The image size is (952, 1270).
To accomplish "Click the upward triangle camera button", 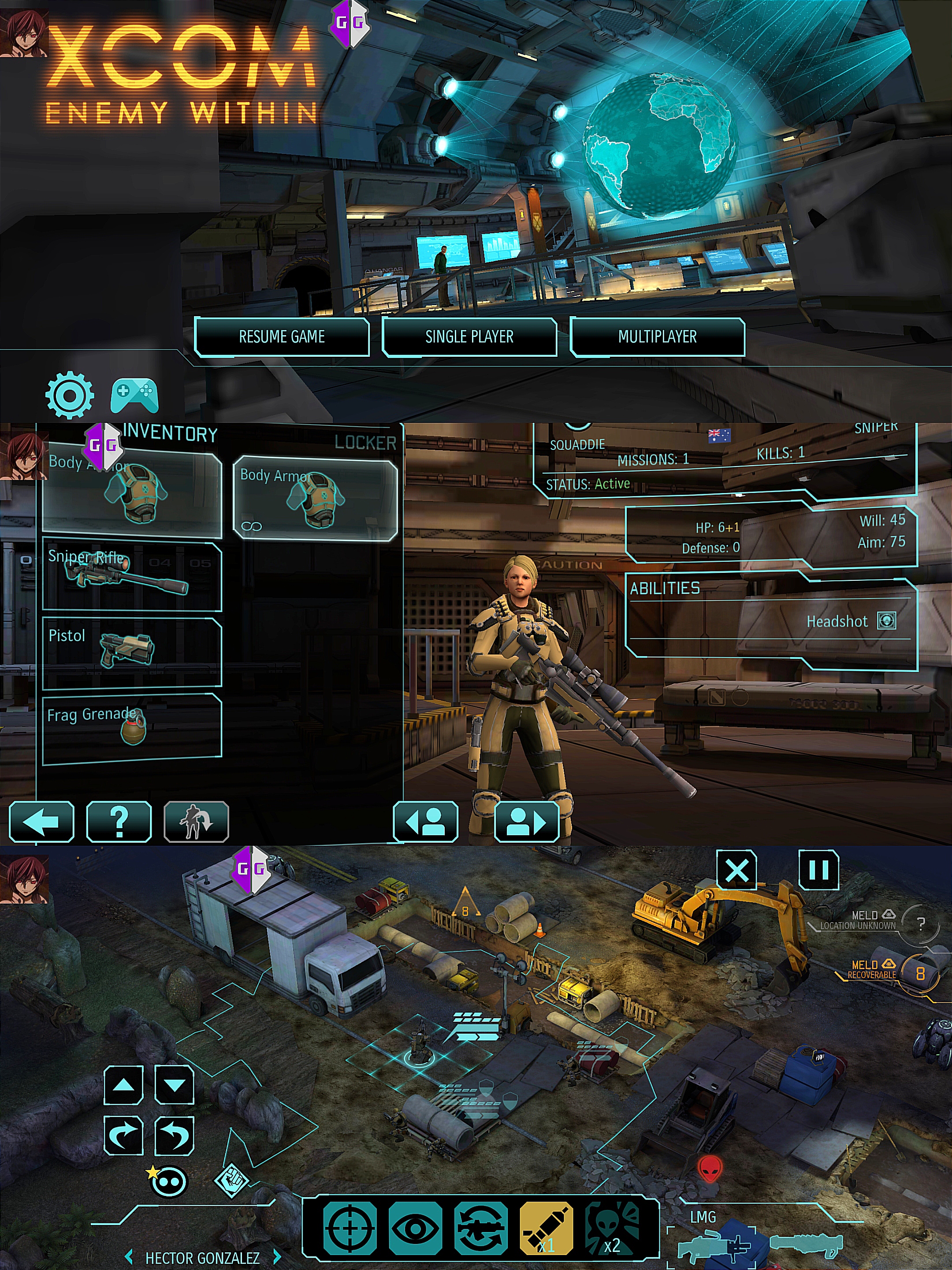I will (123, 1085).
